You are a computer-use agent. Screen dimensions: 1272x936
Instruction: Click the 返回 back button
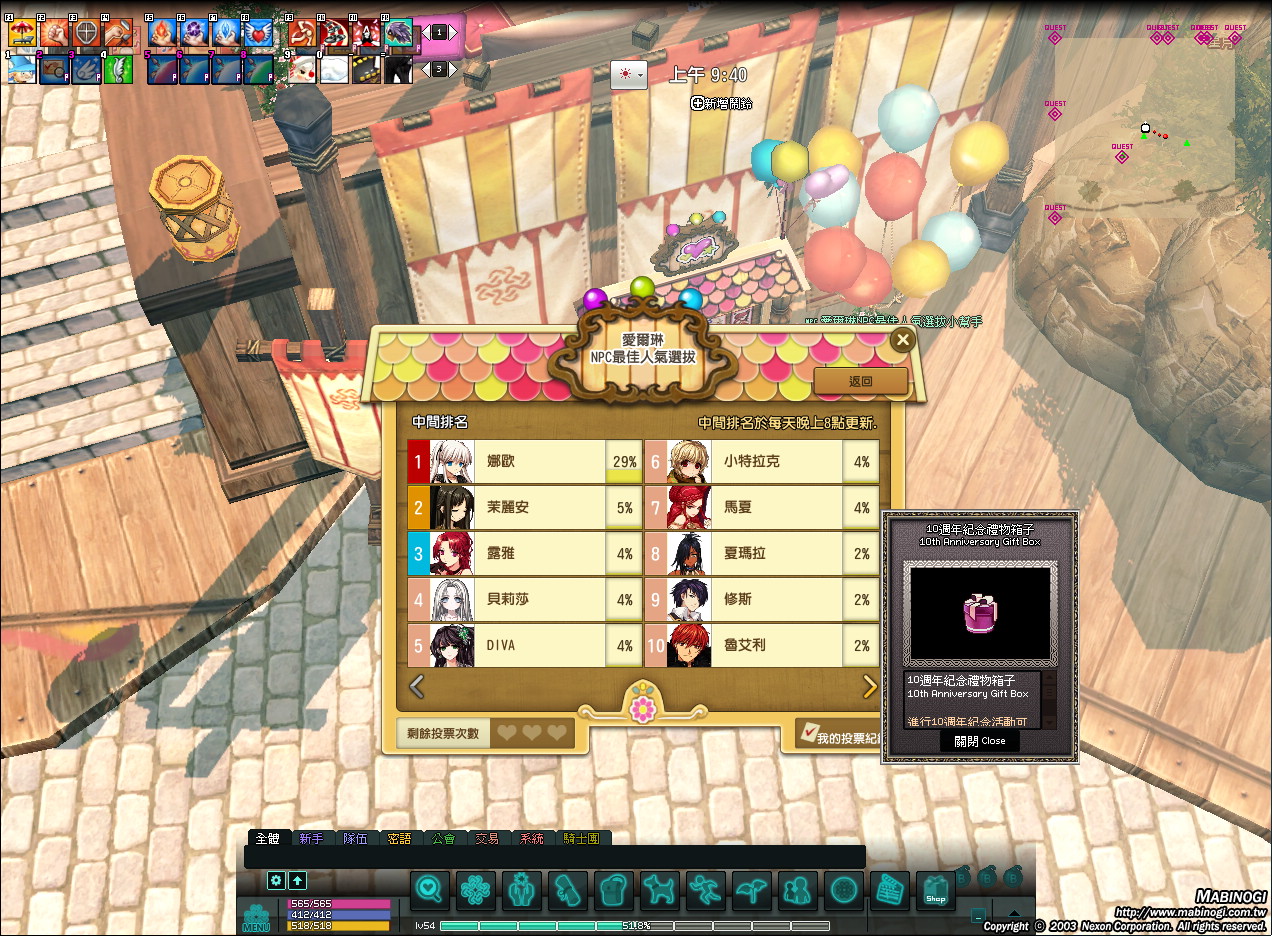pyautogui.click(x=860, y=381)
